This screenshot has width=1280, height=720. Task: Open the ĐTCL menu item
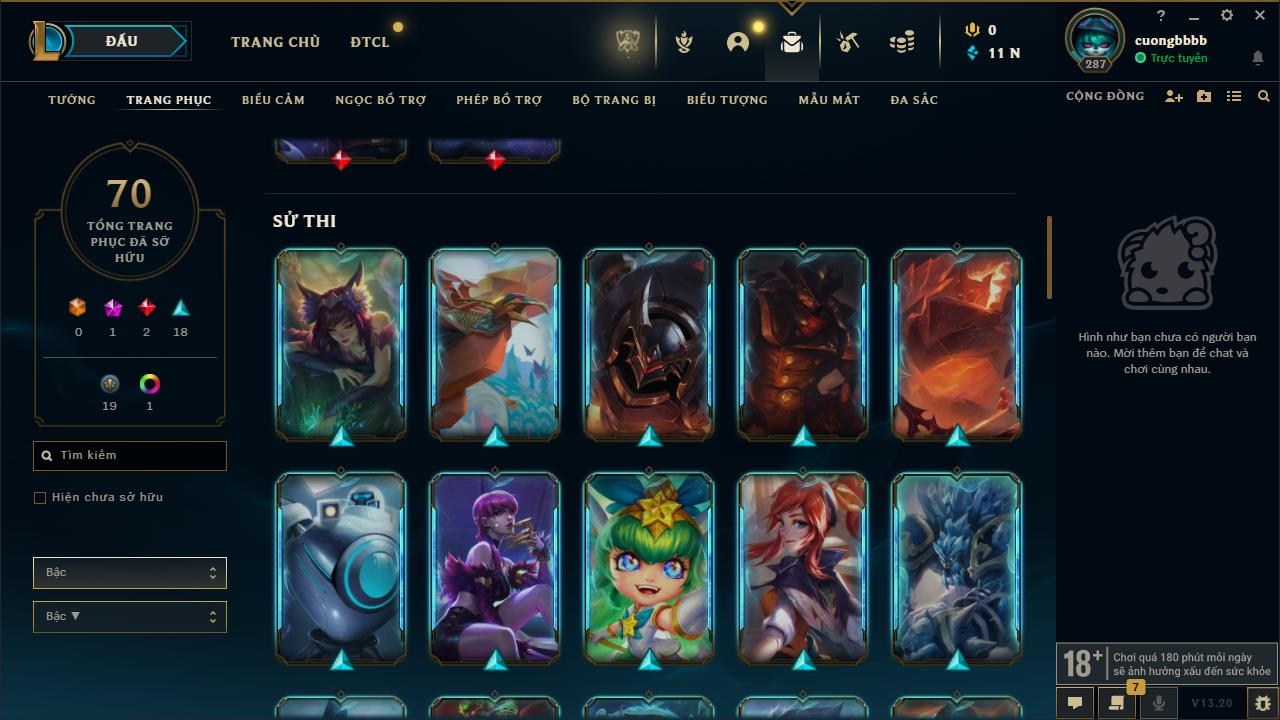click(369, 41)
